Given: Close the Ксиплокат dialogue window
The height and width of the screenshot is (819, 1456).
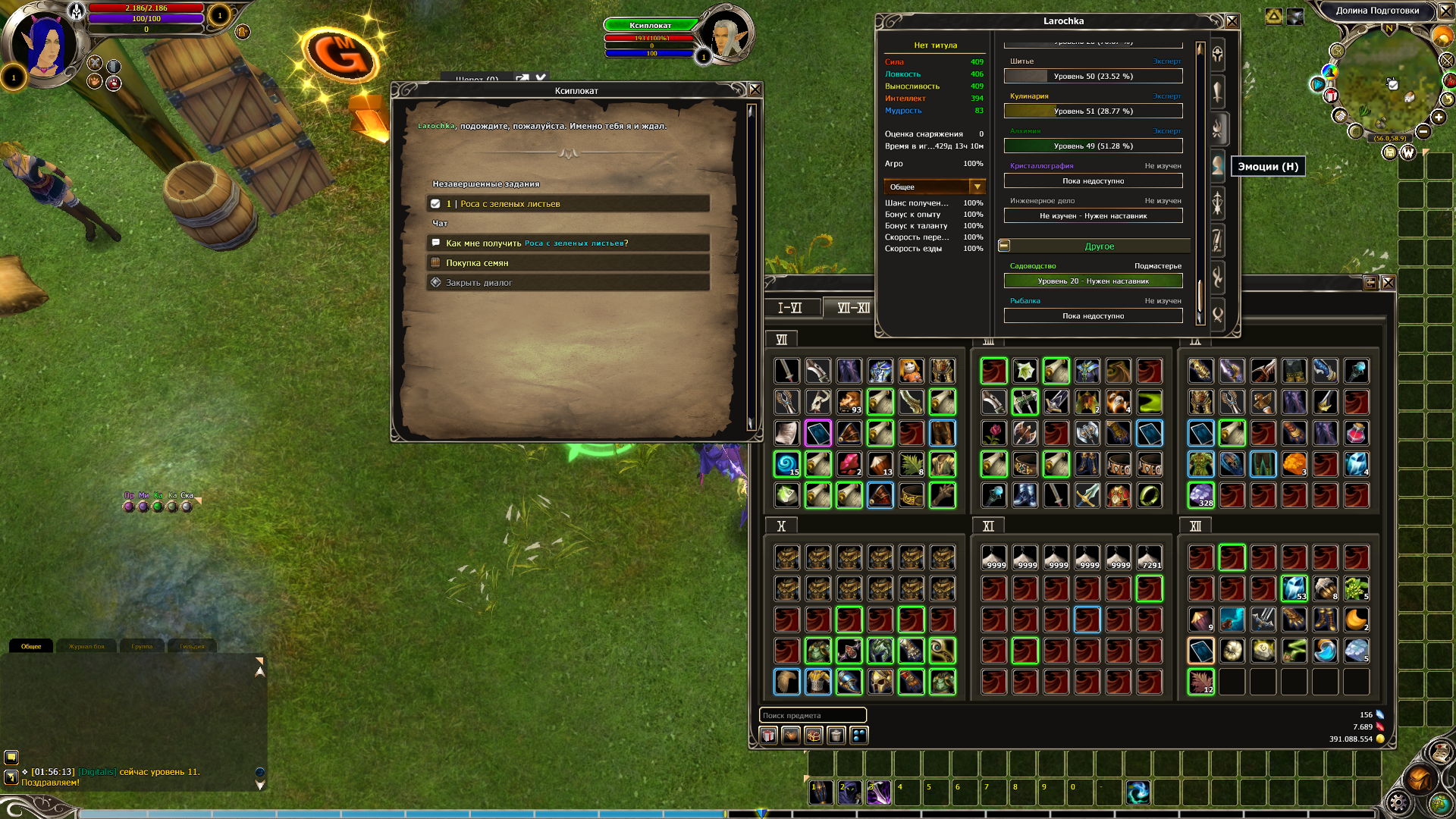Looking at the screenshot, I should pyautogui.click(x=755, y=89).
